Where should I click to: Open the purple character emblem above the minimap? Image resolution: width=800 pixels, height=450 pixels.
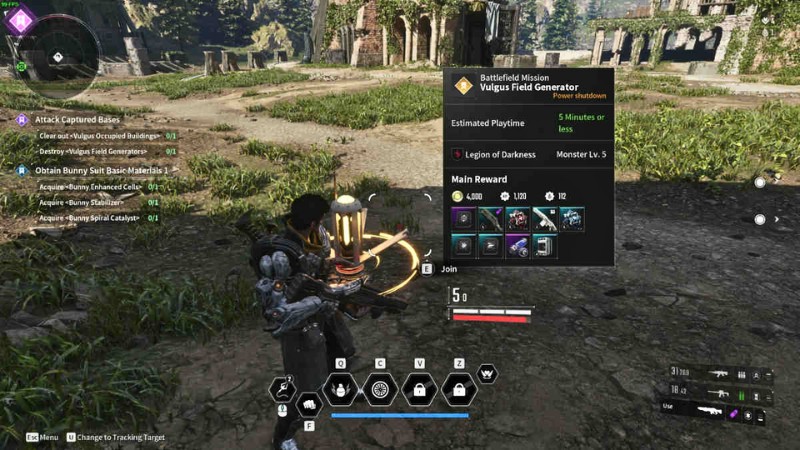[x=22, y=18]
